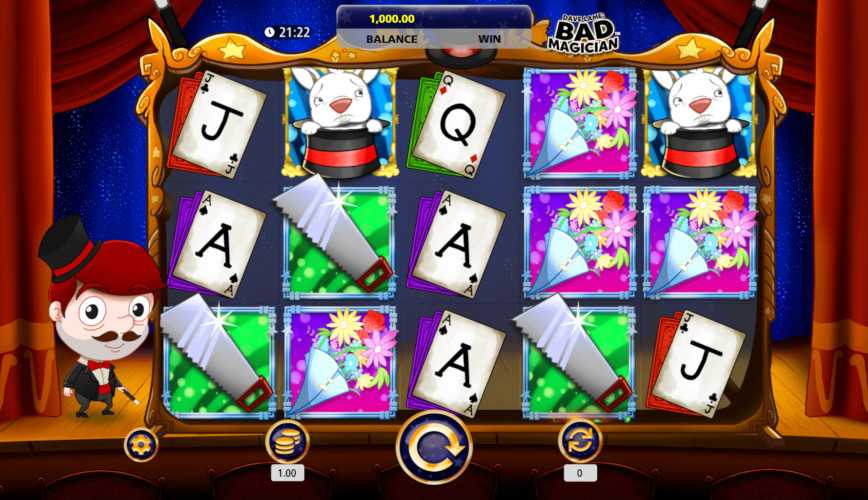Spin the reels with the big arrow button
Image resolution: width=868 pixels, height=500 pixels.
pos(434,447)
